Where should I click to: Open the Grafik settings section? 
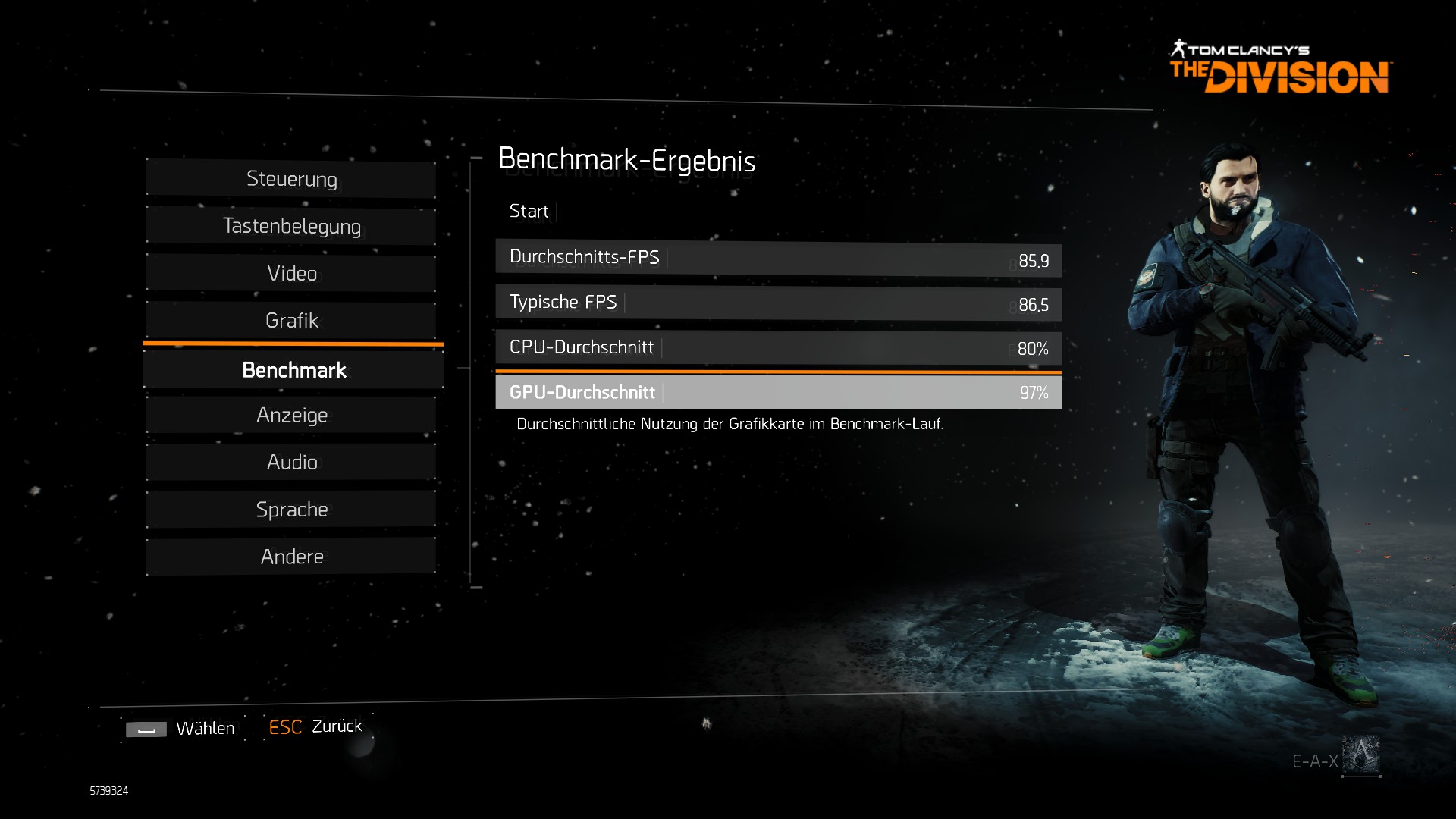[x=291, y=321]
